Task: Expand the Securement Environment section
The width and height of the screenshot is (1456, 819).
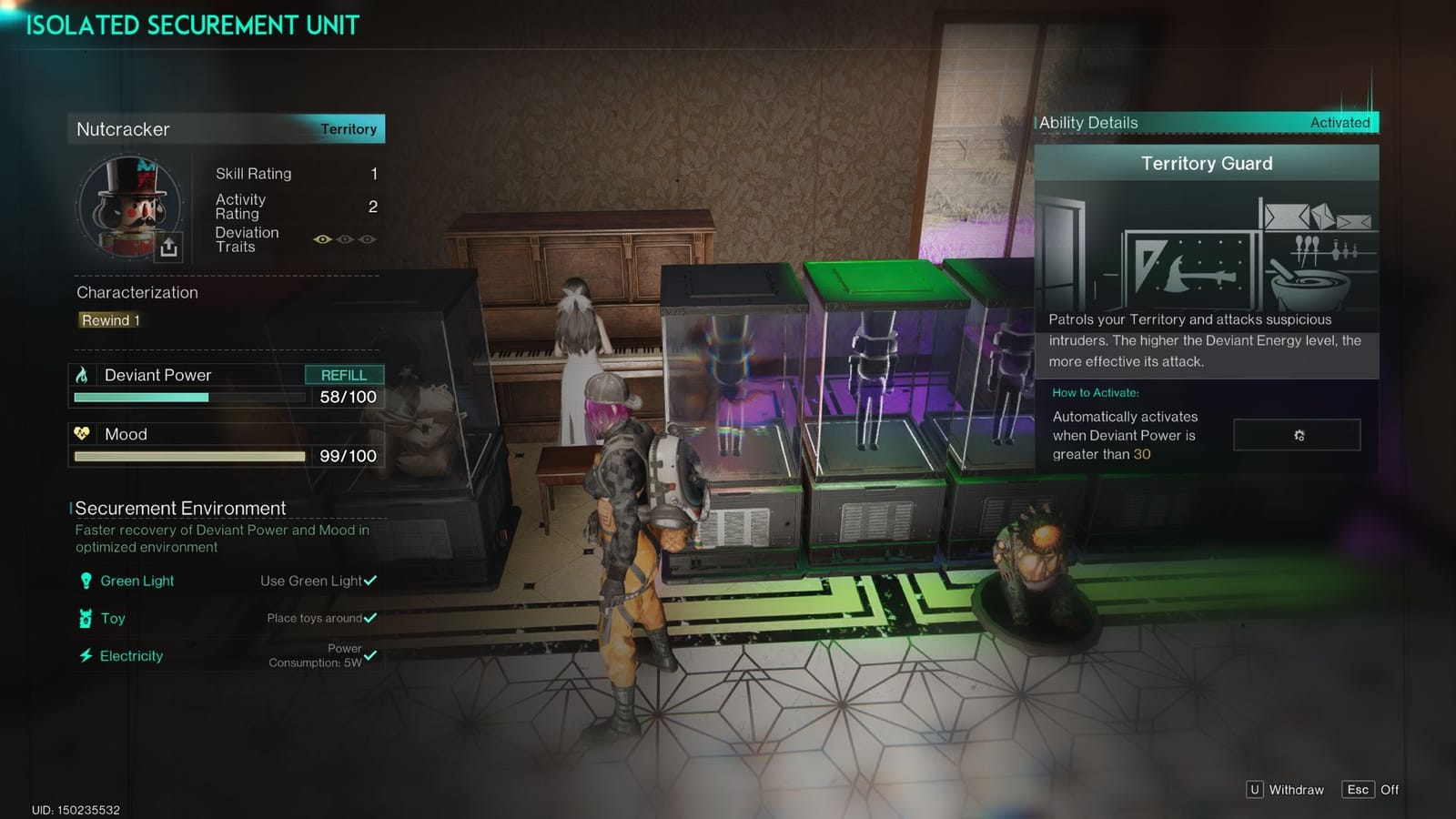Action: point(178,508)
